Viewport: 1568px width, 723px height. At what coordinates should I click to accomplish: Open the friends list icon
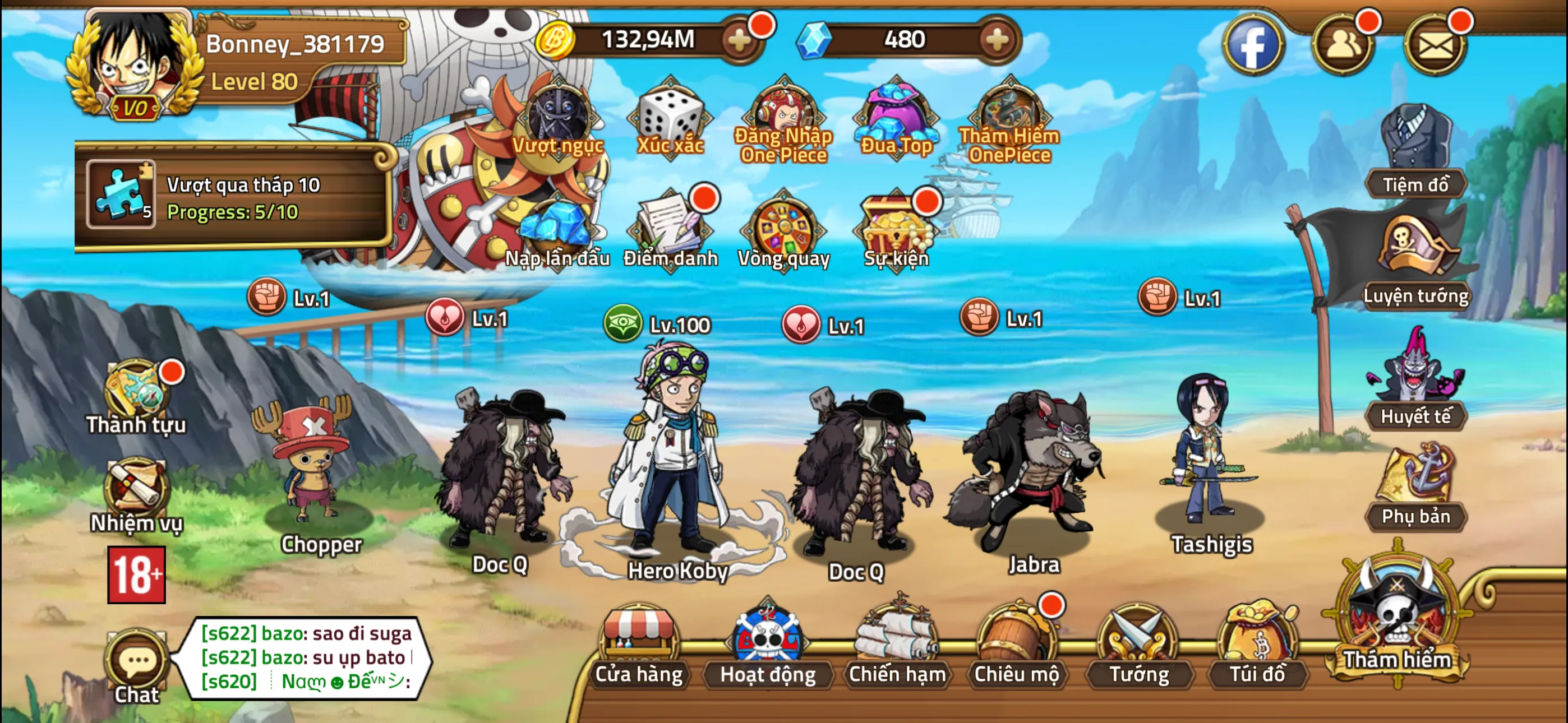click(x=1343, y=45)
